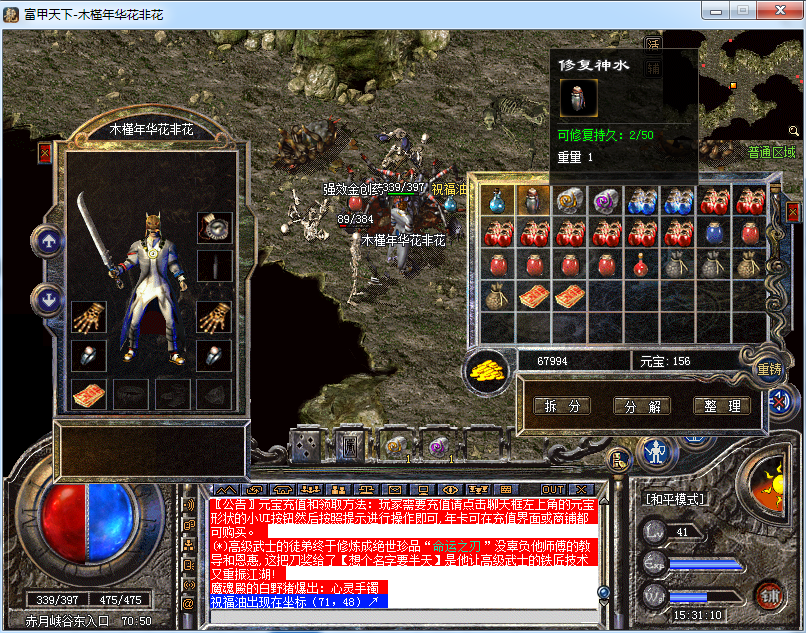
Task: Pick the gold swirl scroll in the bag
Action: coord(570,201)
